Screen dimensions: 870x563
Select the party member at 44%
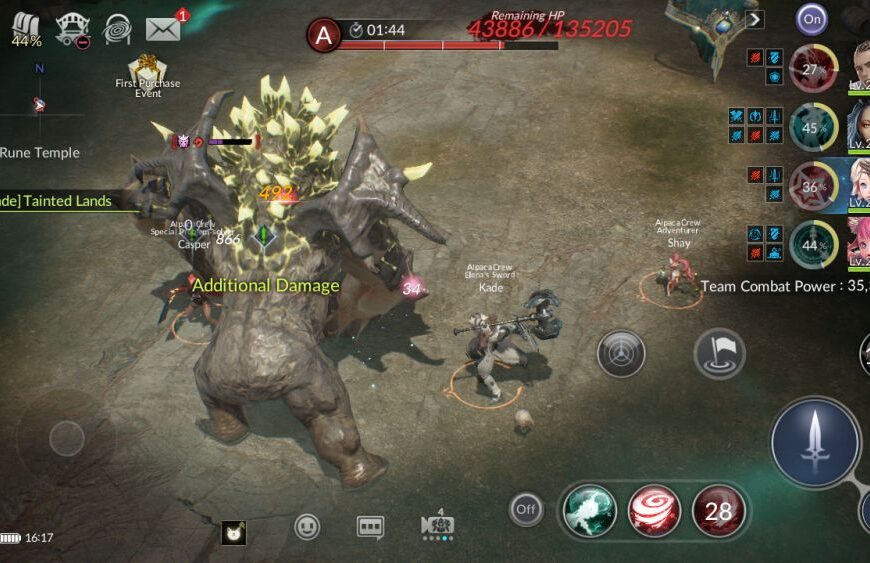(x=813, y=244)
